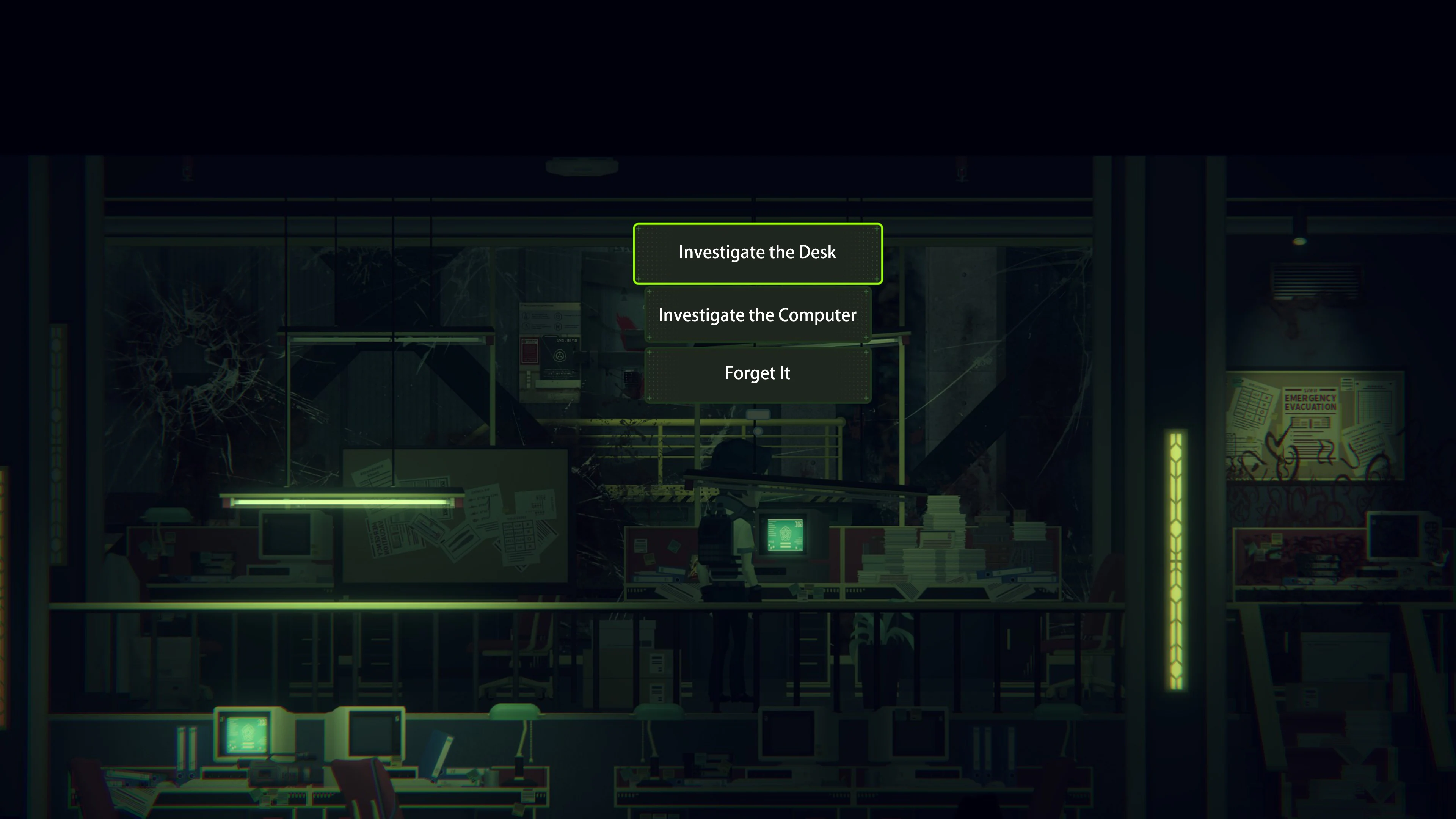Click the red warning sign on the central wall
Screen dimensions: 1456x819
530,350
